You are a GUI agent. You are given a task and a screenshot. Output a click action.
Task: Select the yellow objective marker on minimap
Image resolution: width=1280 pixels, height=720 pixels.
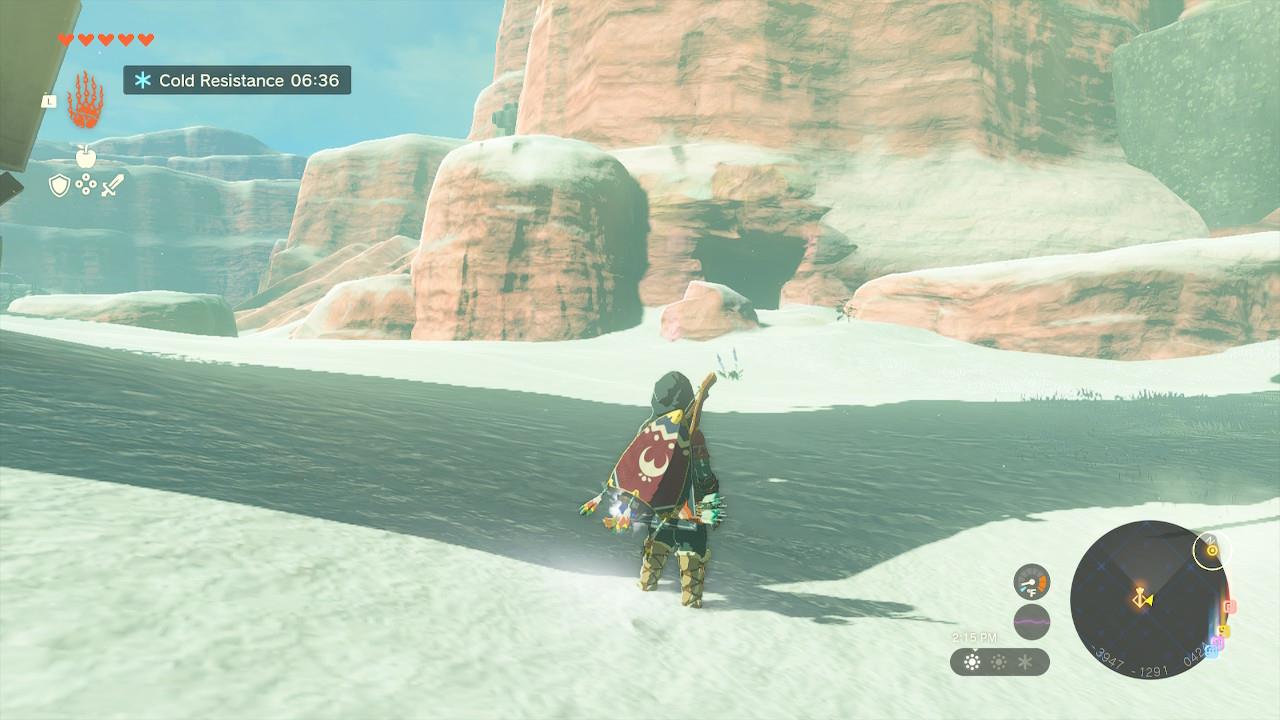click(1212, 549)
